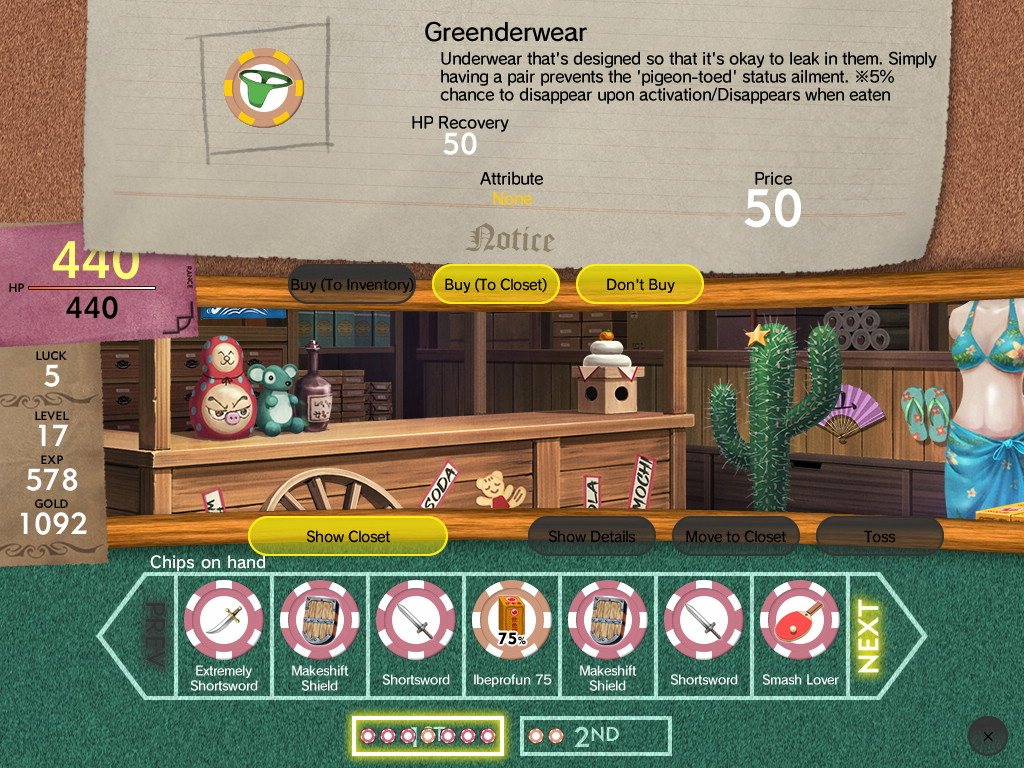Open the closet with Show Closet
This screenshot has width=1024, height=768.
348,537
